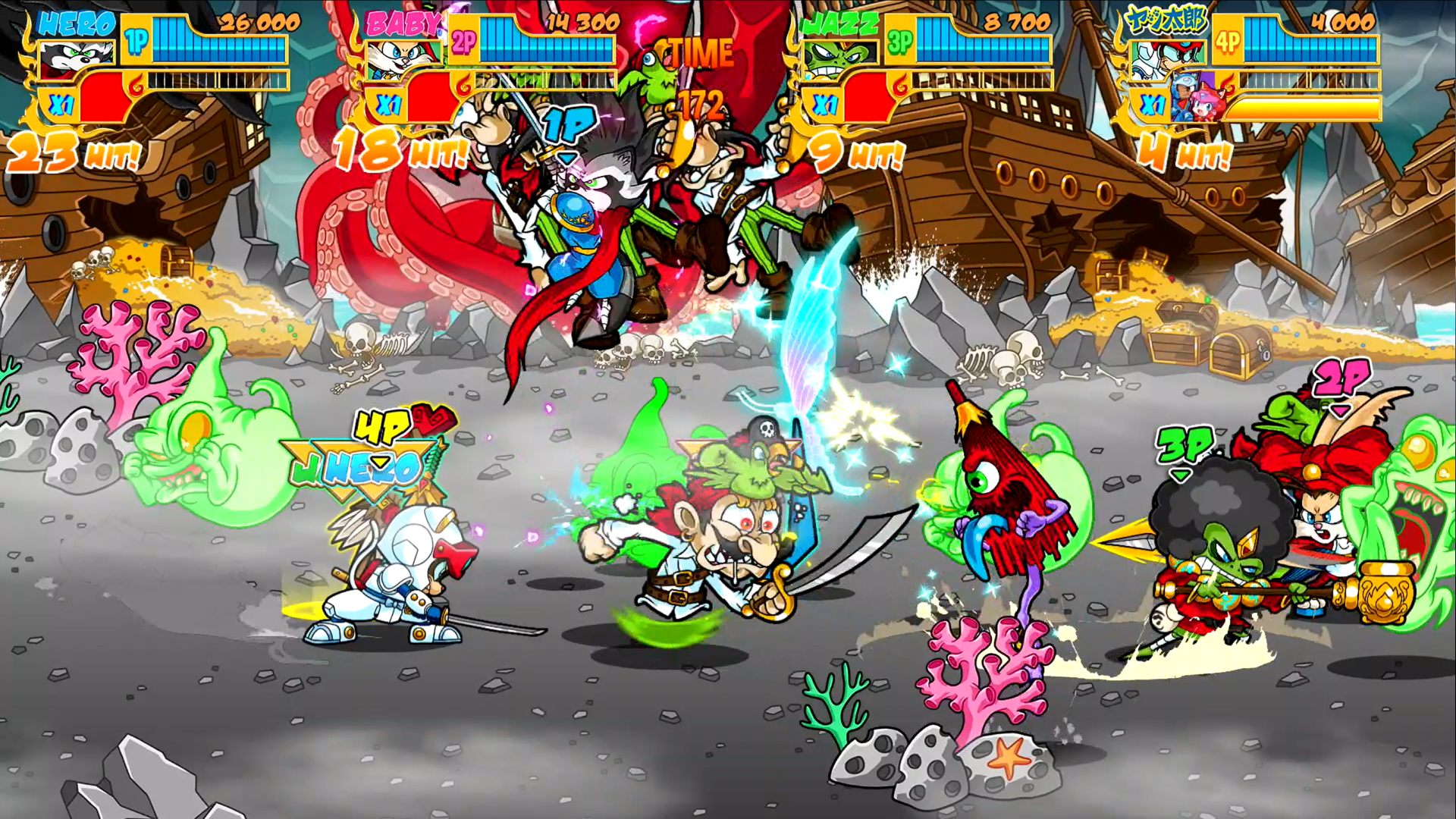Select the 3P player badge
Image resolution: width=1456 pixels, height=819 pixels.
click(x=900, y=42)
